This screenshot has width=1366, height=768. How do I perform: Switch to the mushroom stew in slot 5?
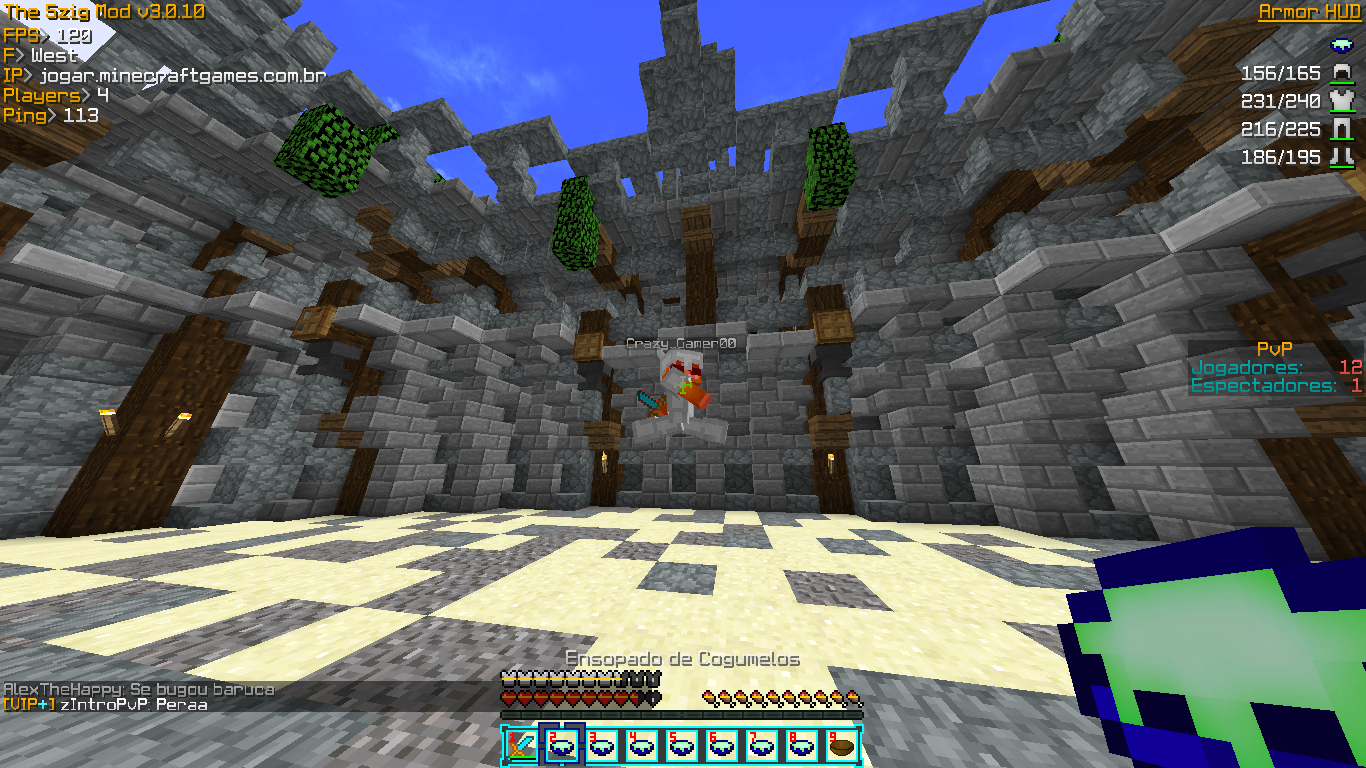(681, 745)
